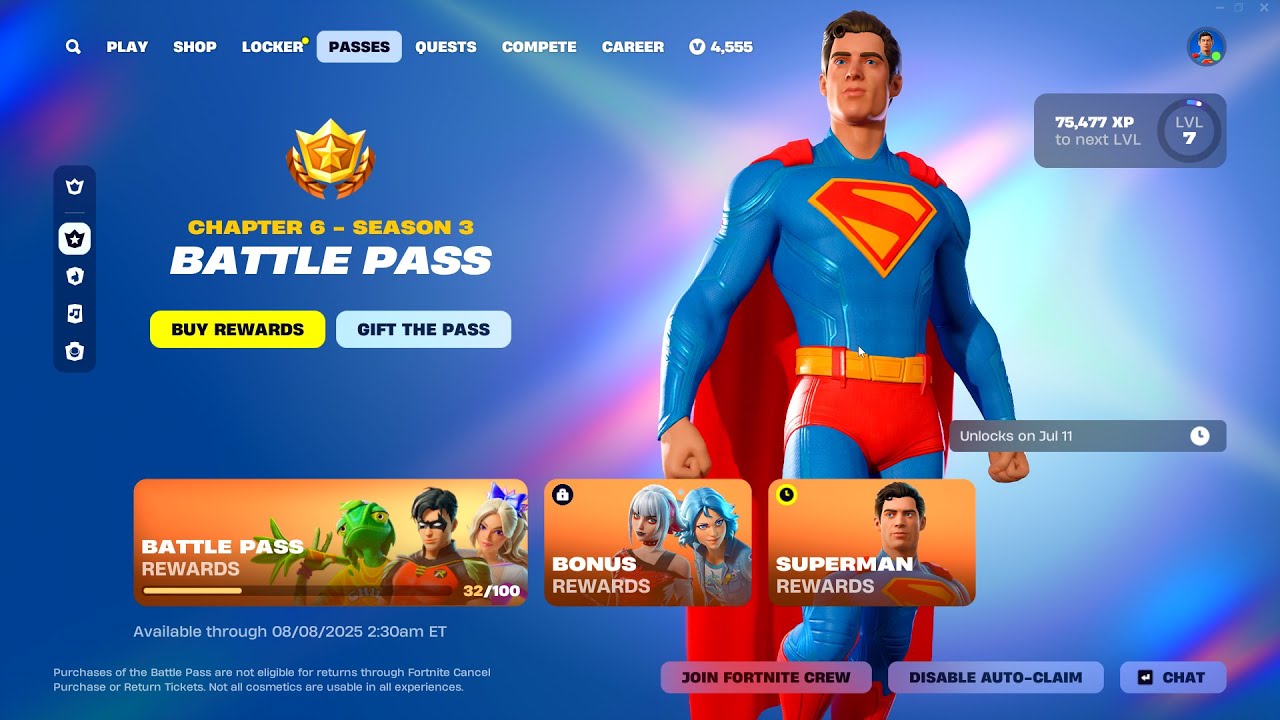1280x720 pixels.
Task: Click Gift The Pass button
Action: coord(423,329)
